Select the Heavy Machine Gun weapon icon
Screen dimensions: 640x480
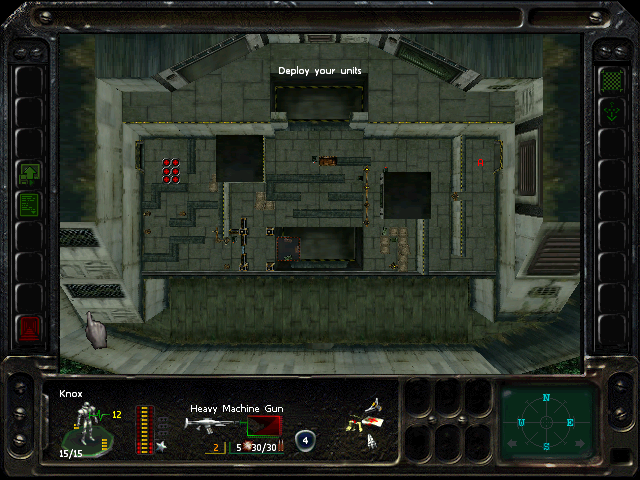[x=213, y=425]
